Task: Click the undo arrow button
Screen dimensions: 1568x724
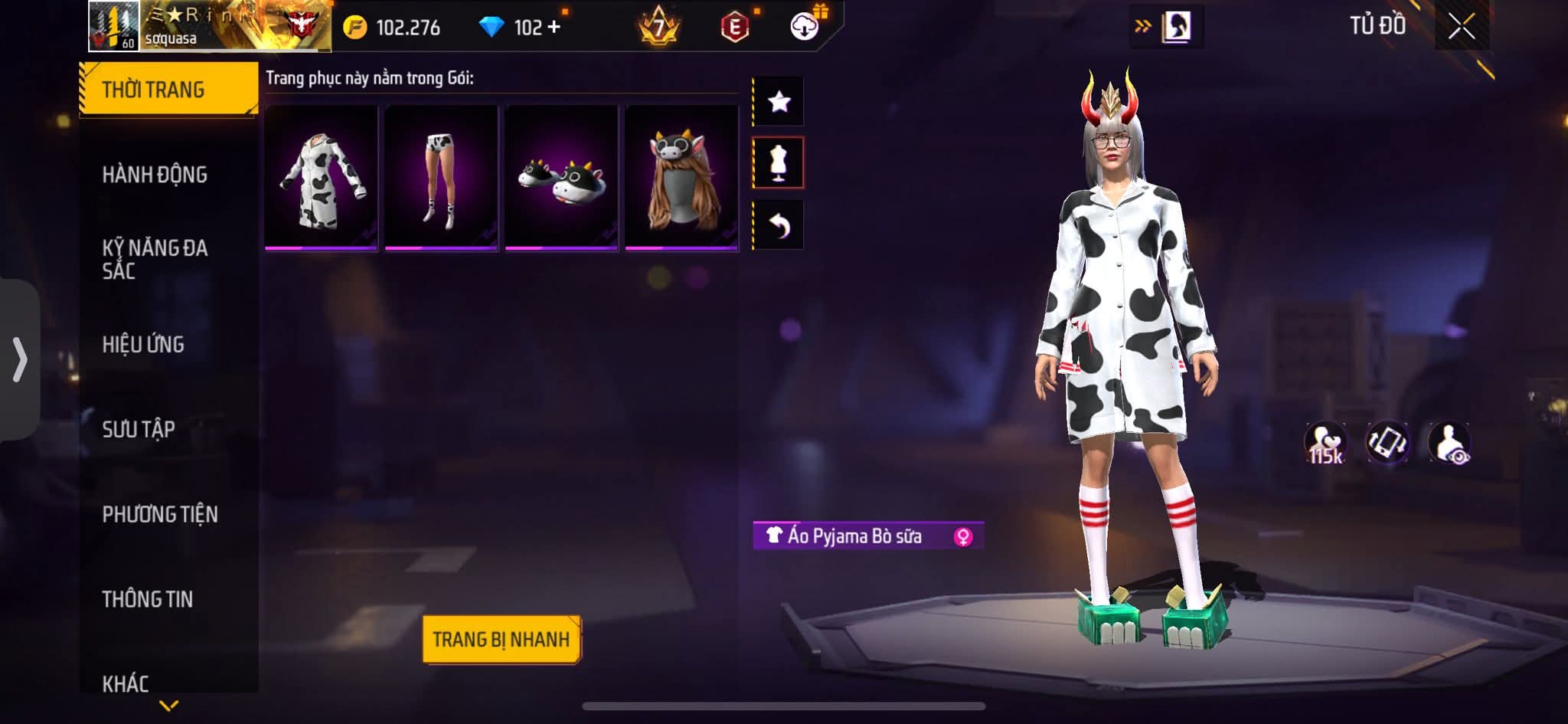Action: [x=779, y=225]
